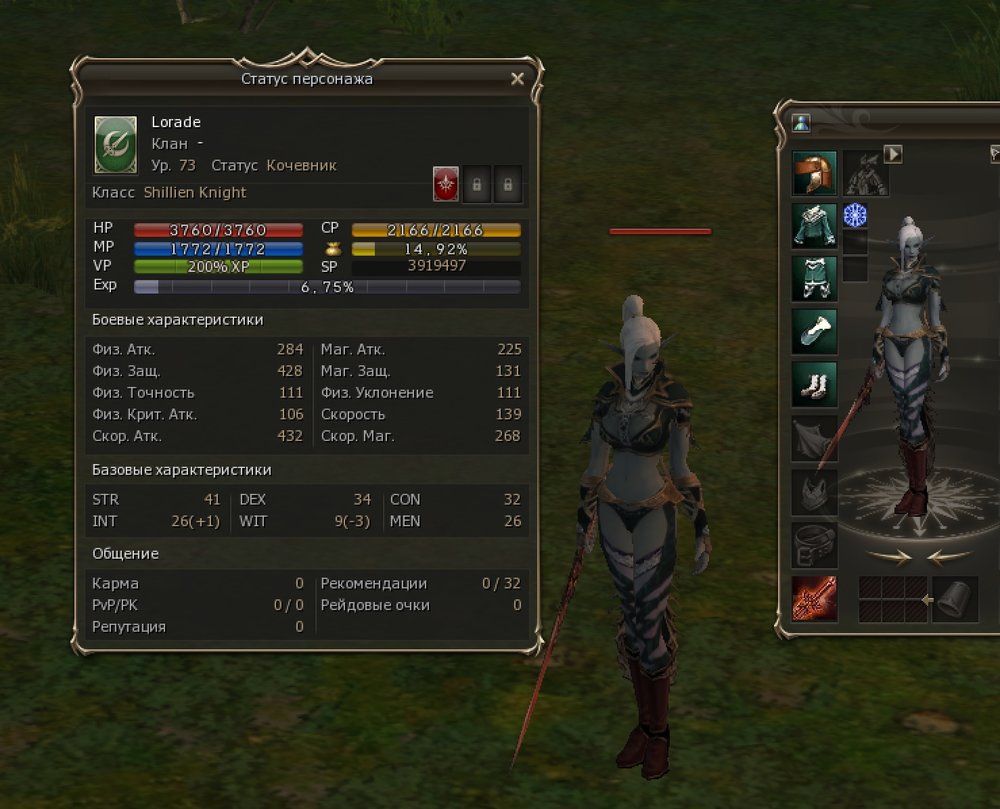Click the small arrow above the armor preview
Viewport: 1000px width, 809px height.
893,154
